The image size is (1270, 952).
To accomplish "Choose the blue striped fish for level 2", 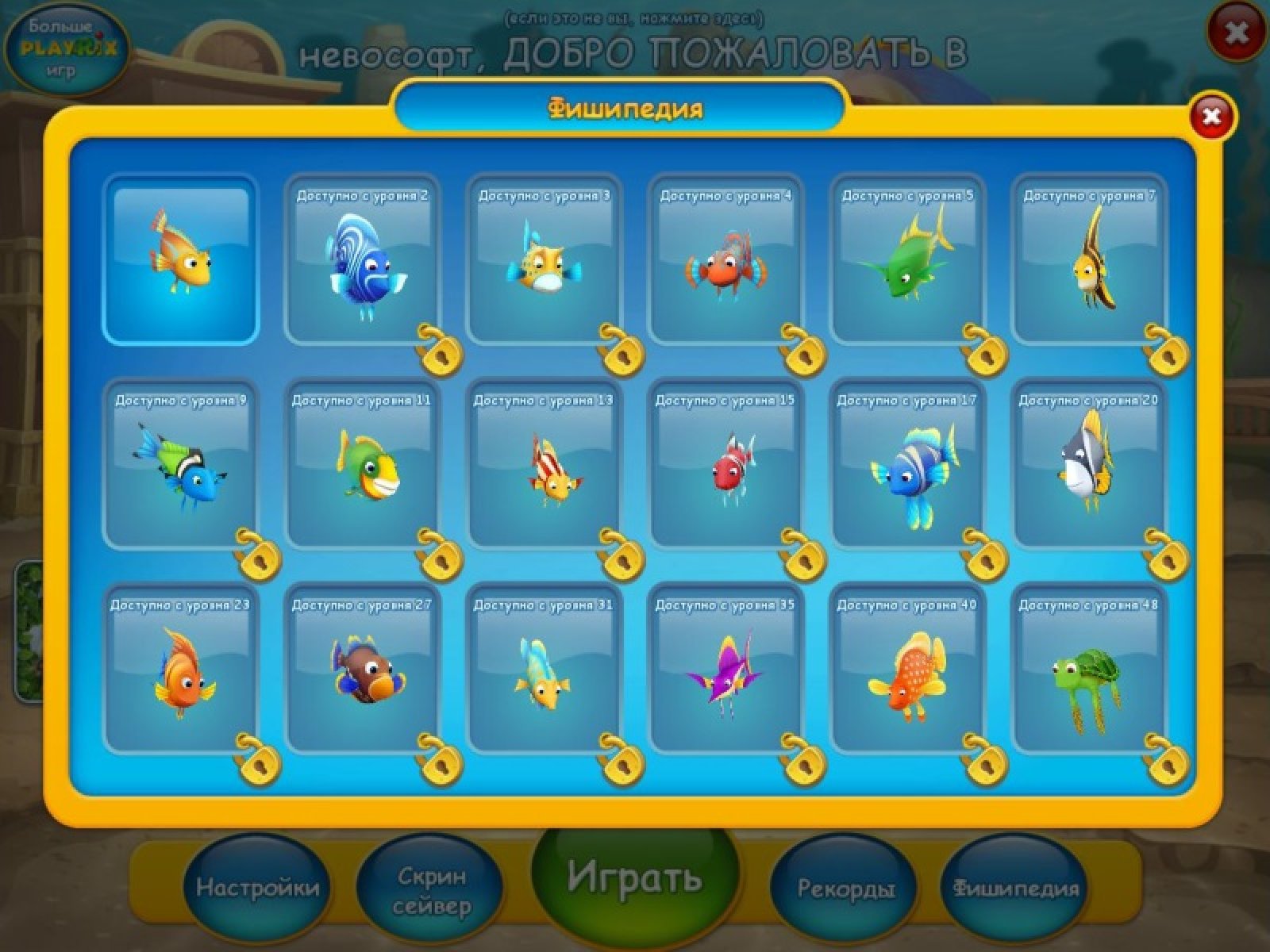I will pyautogui.click(x=362, y=259).
